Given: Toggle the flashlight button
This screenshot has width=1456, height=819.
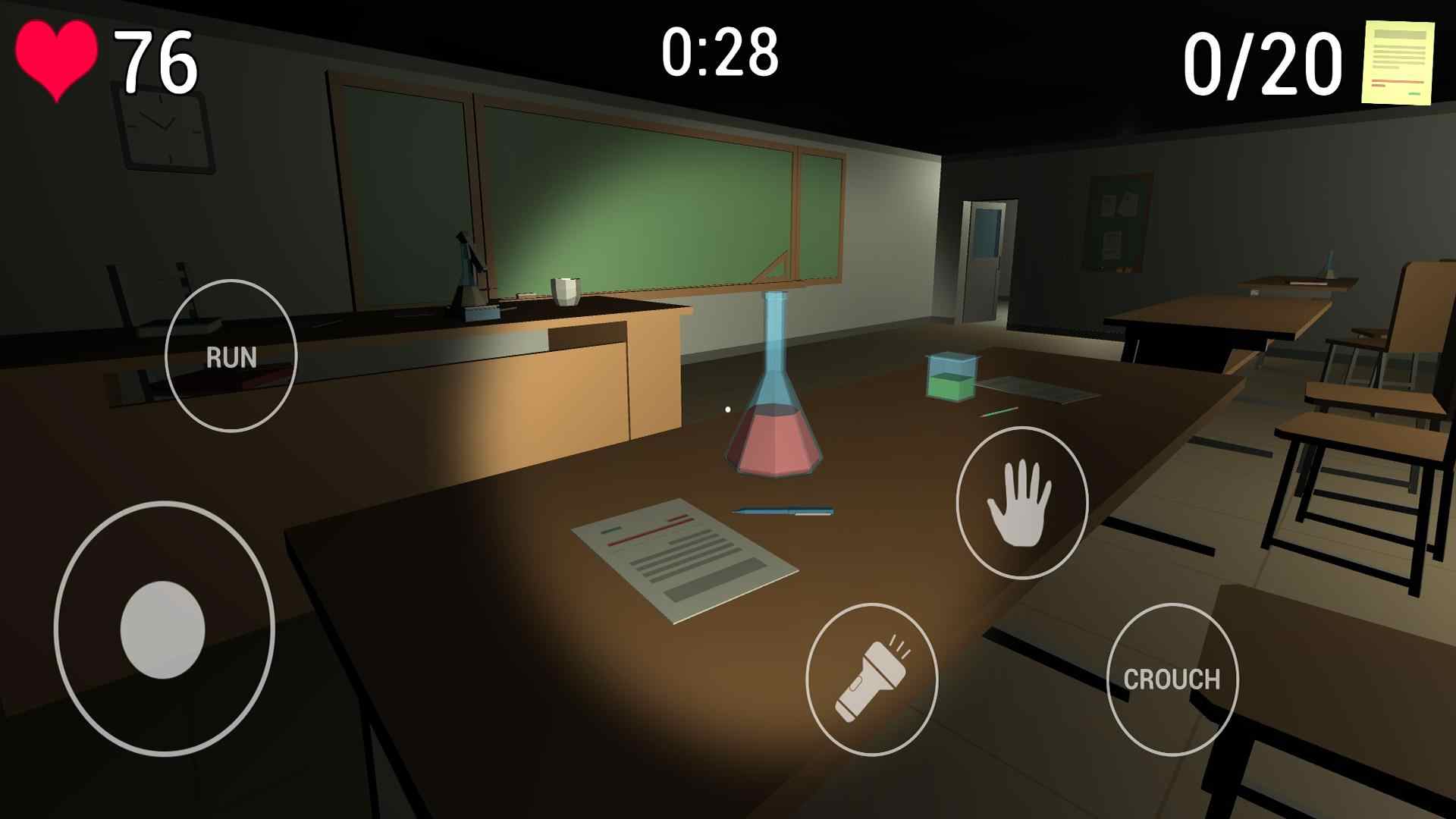Looking at the screenshot, I should (x=871, y=679).
